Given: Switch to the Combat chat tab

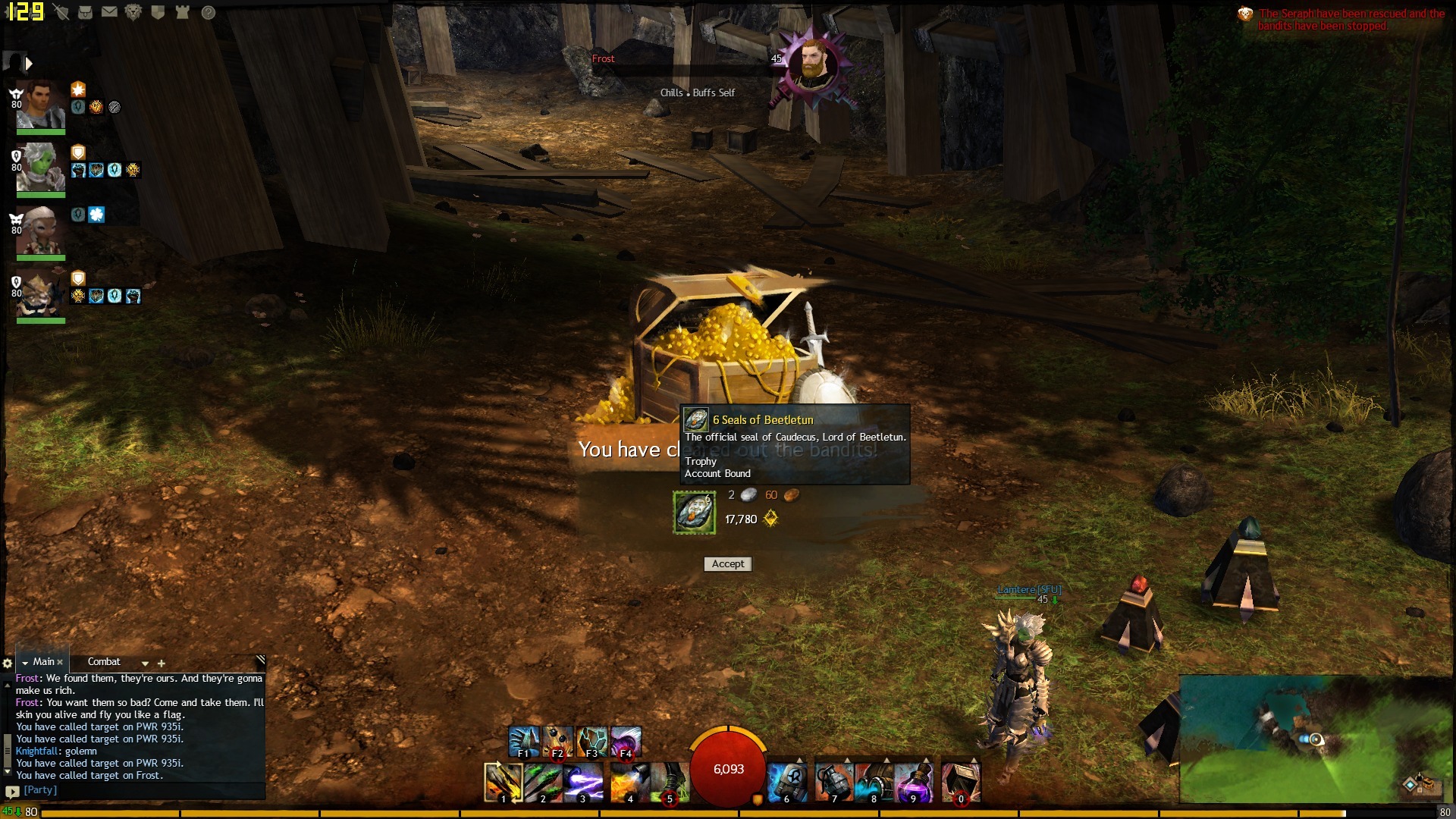Looking at the screenshot, I should [x=104, y=662].
